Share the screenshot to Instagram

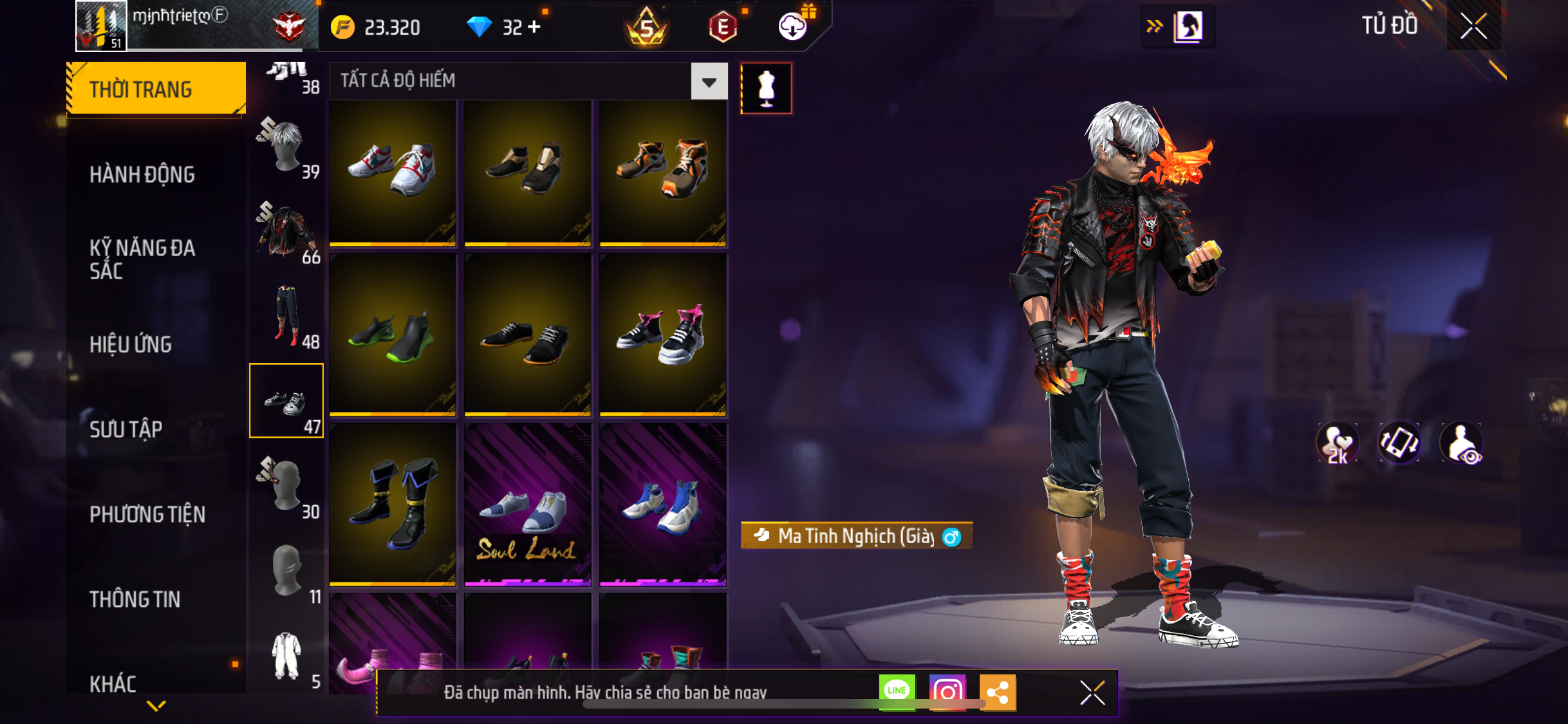point(947,692)
